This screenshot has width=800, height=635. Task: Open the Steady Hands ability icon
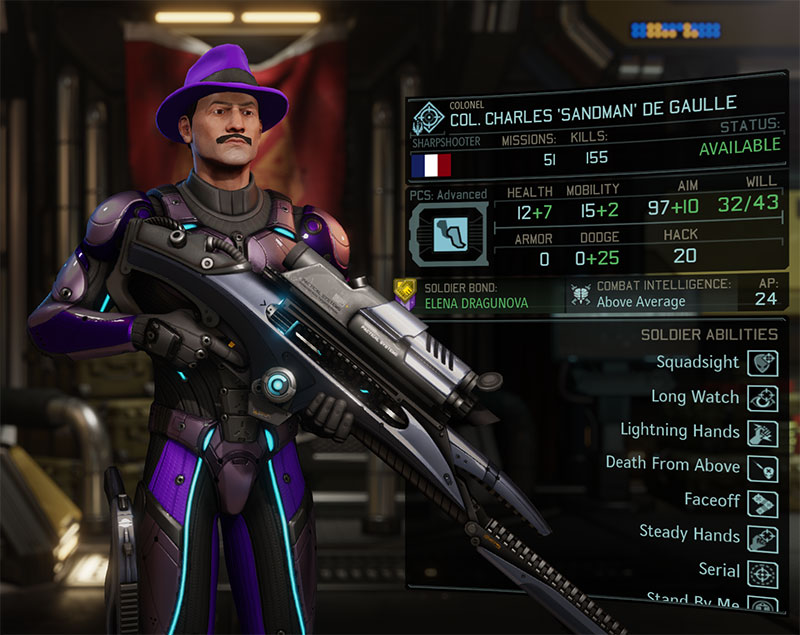coord(763,537)
